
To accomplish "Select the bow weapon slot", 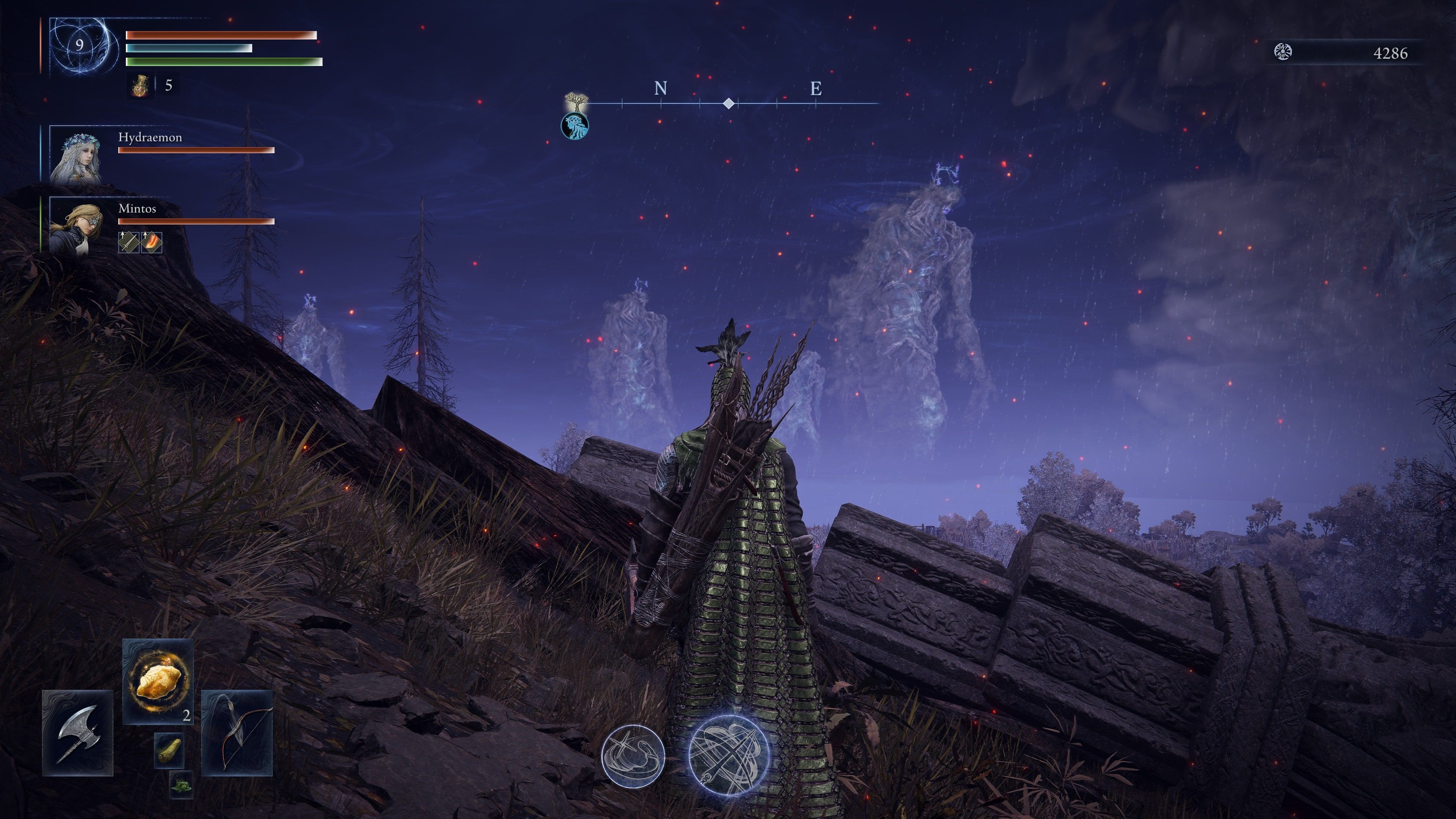I will tap(237, 733).
